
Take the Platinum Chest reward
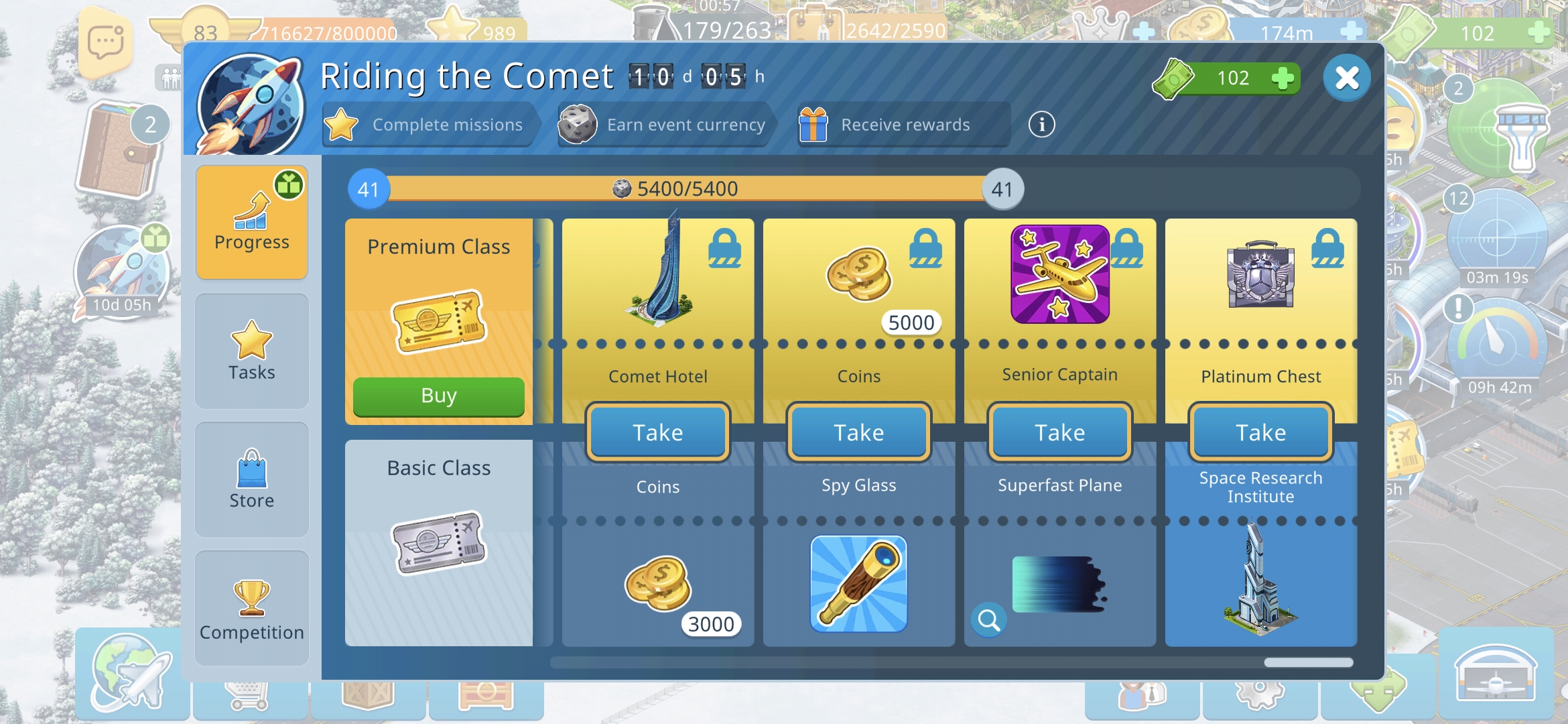[1260, 432]
